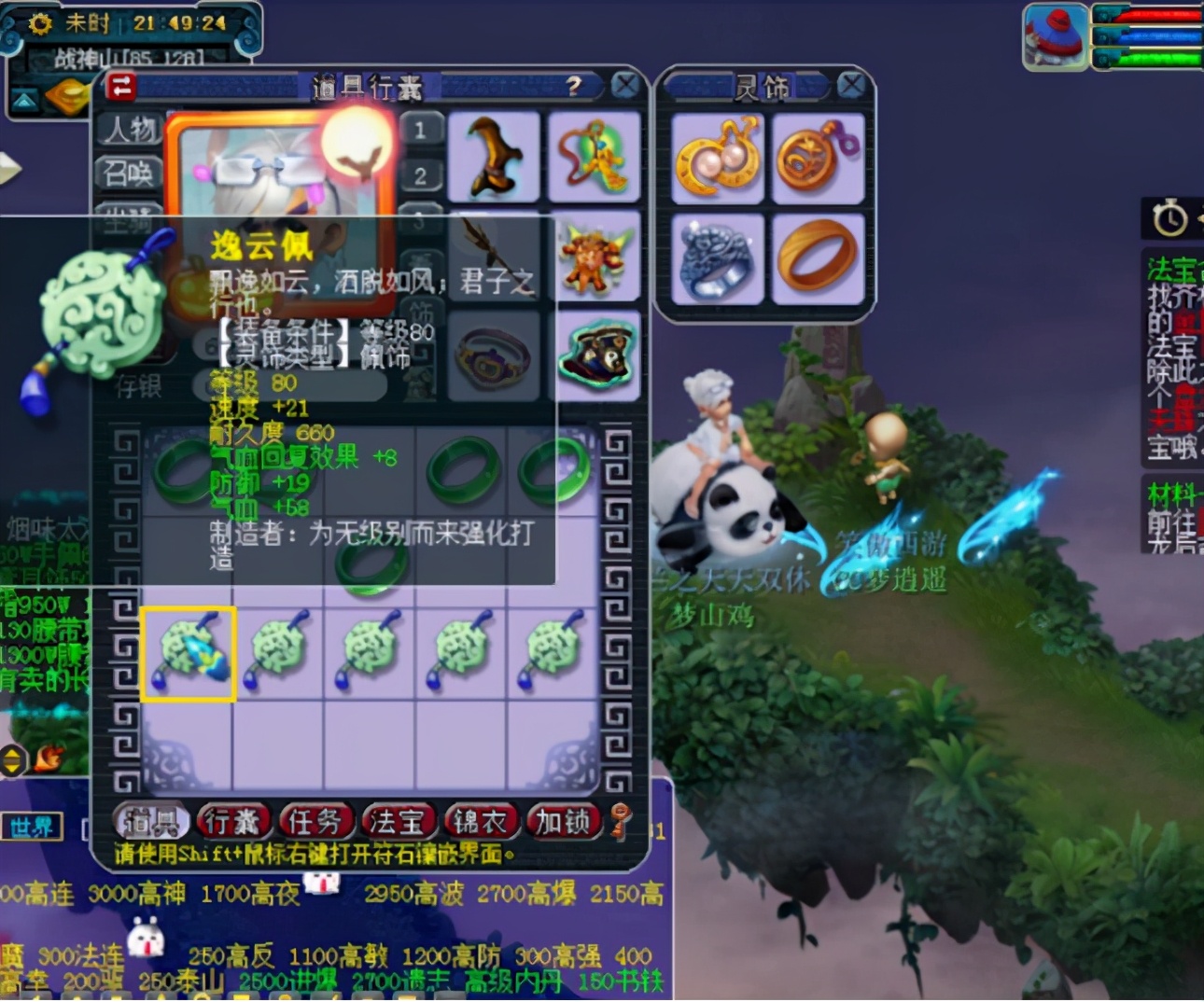Switch to the 召唤 tab
1204x1002 pixels.
point(127,174)
